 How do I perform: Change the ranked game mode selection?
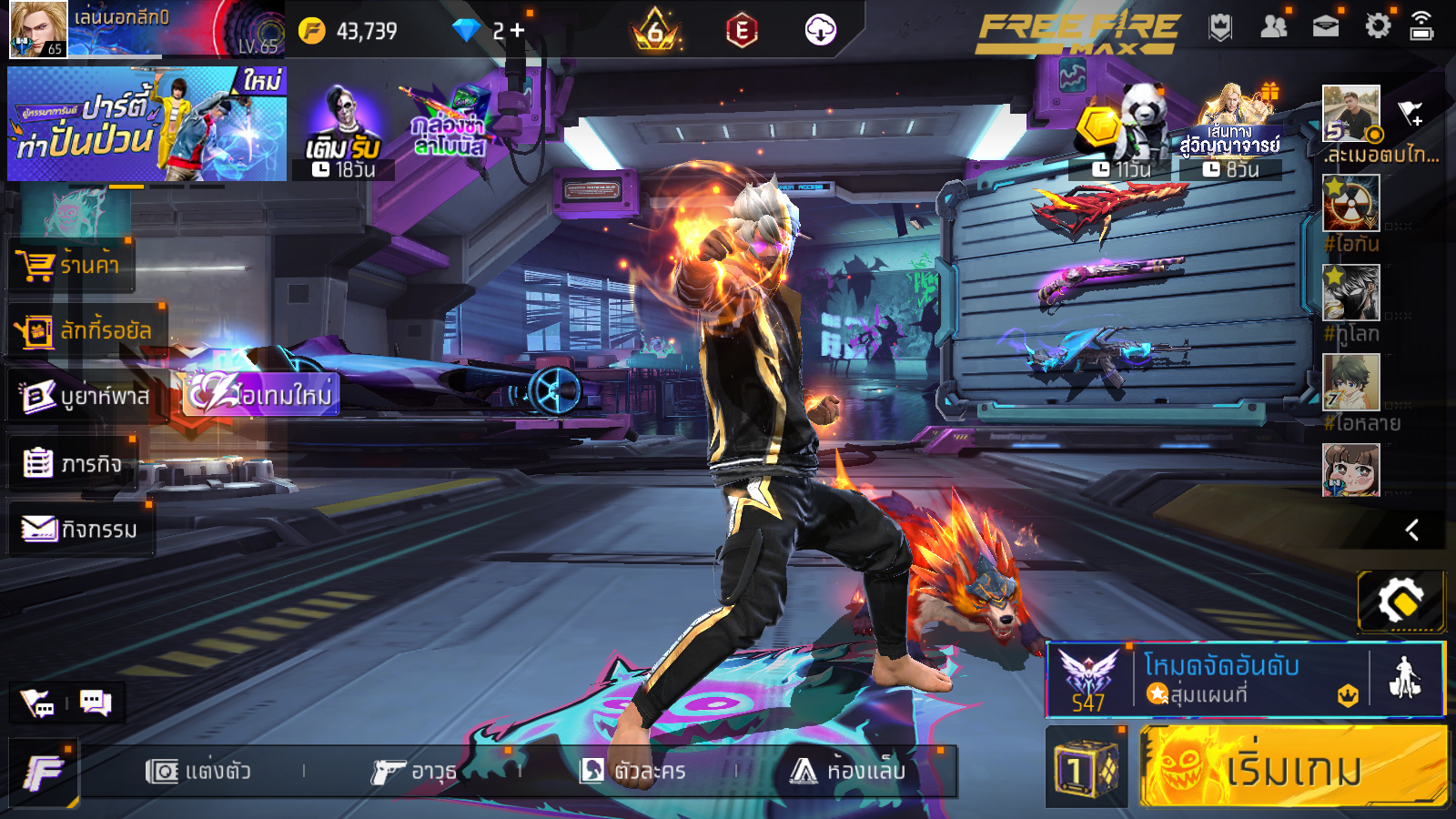(1219, 679)
